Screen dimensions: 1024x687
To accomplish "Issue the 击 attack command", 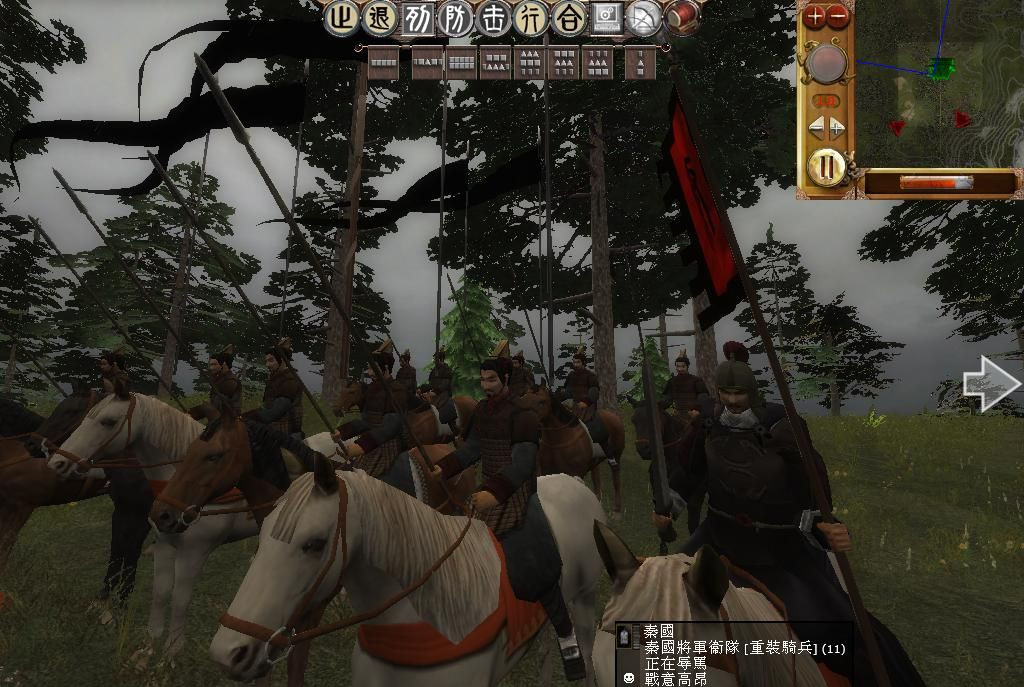I will [494, 17].
